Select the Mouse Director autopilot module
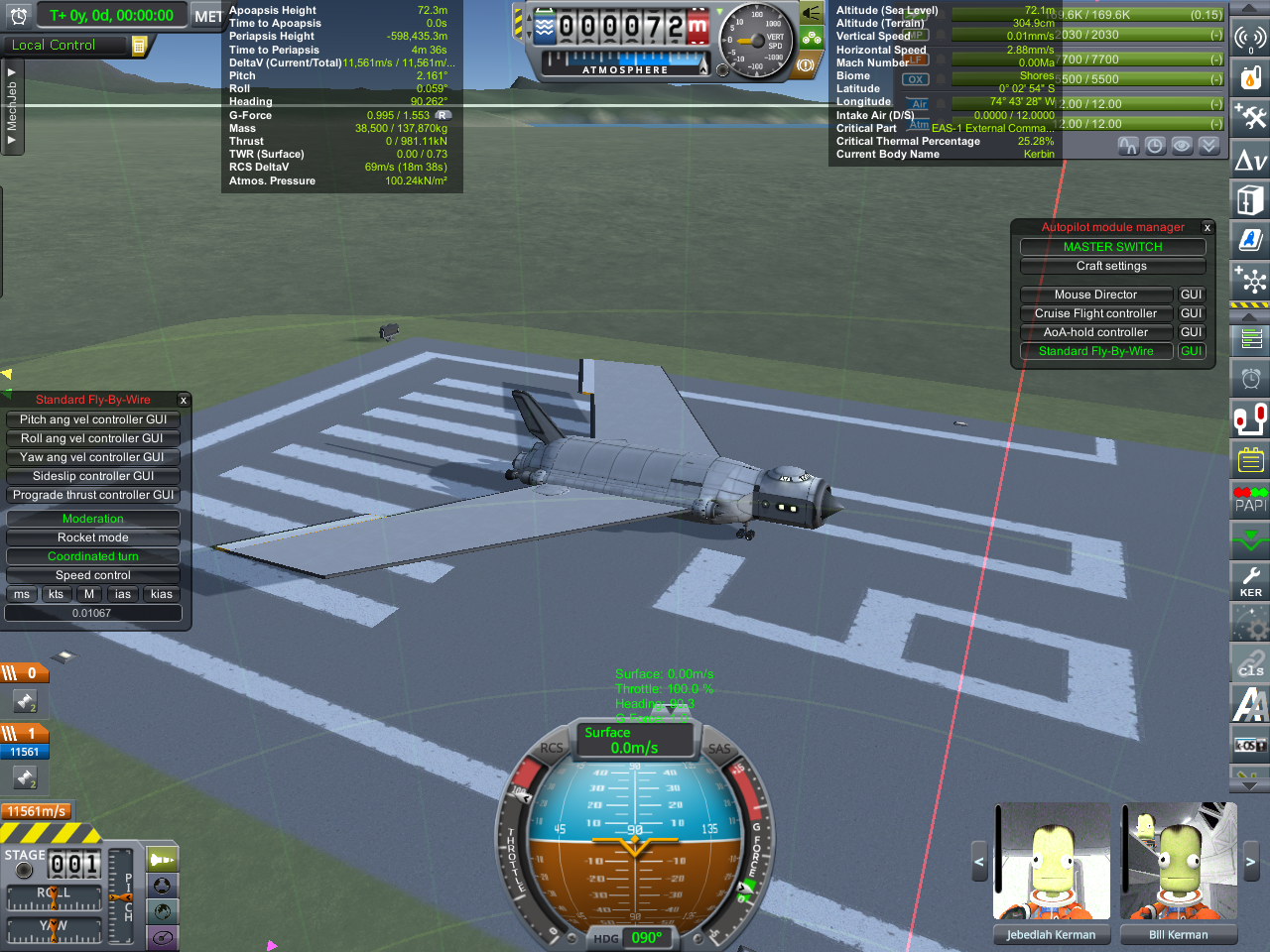 pos(1095,295)
